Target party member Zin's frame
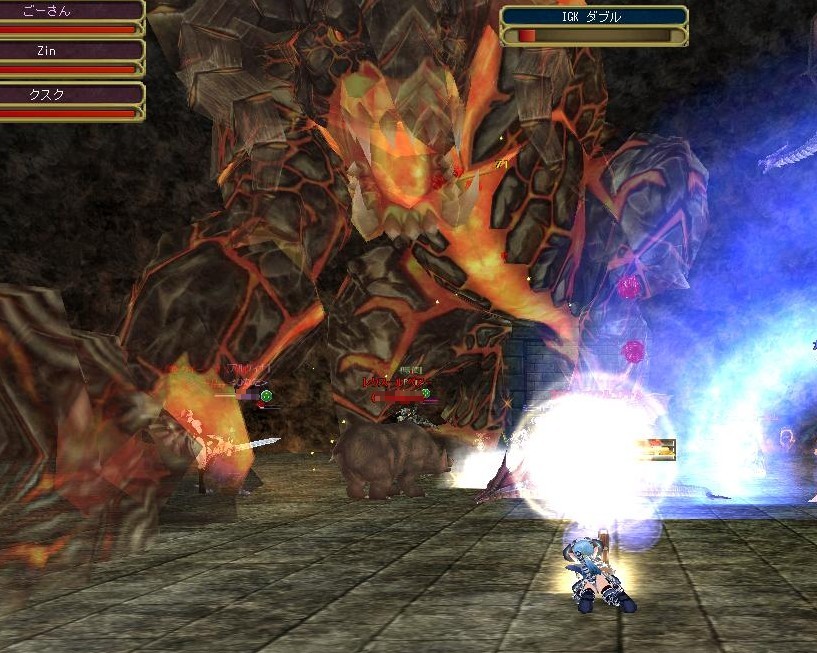Image resolution: width=817 pixels, height=653 pixels. (x=70, y=58)
